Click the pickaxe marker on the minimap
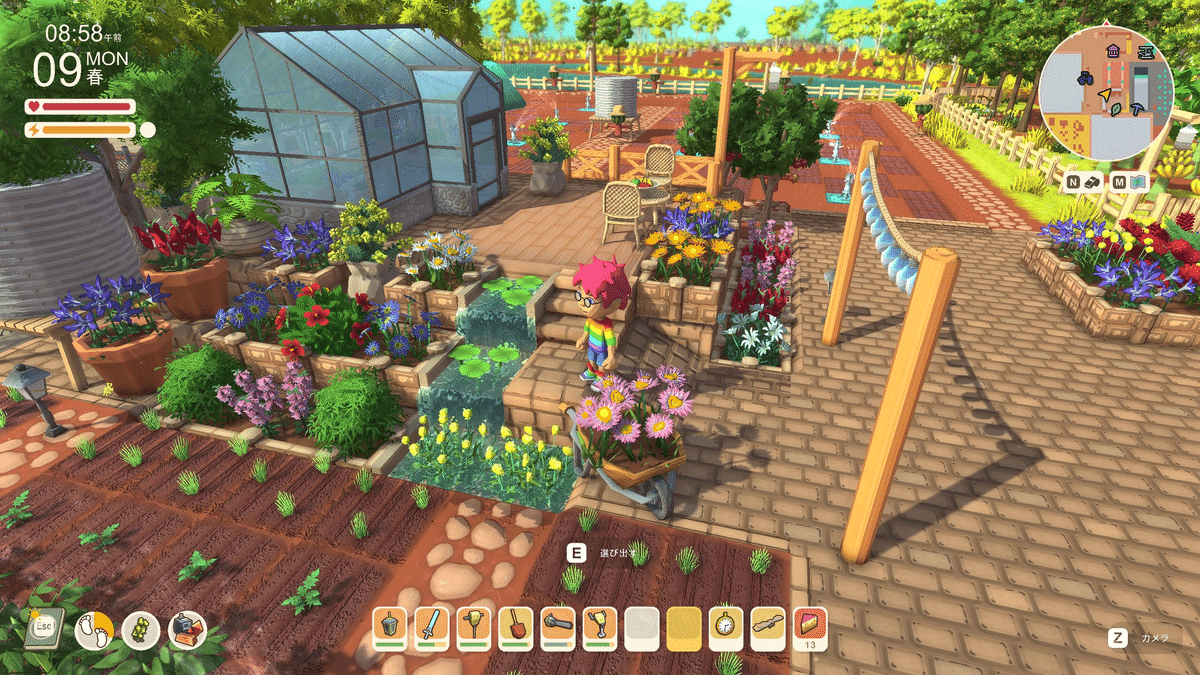The width and height of the screenshot is (1200, 675). 1137,108
